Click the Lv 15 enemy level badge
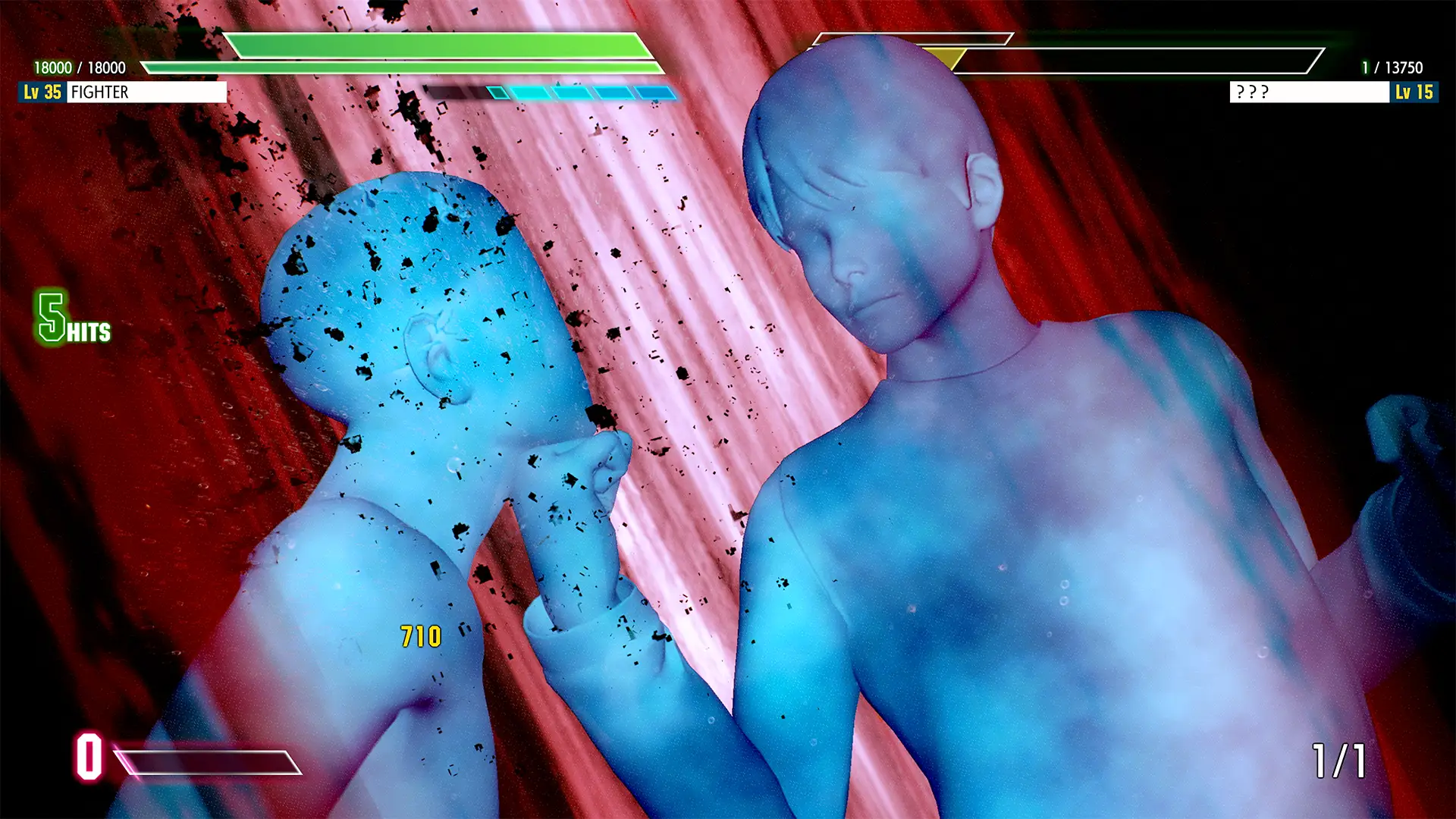This screenshot has height=819, width=1456. point(1415,93)
